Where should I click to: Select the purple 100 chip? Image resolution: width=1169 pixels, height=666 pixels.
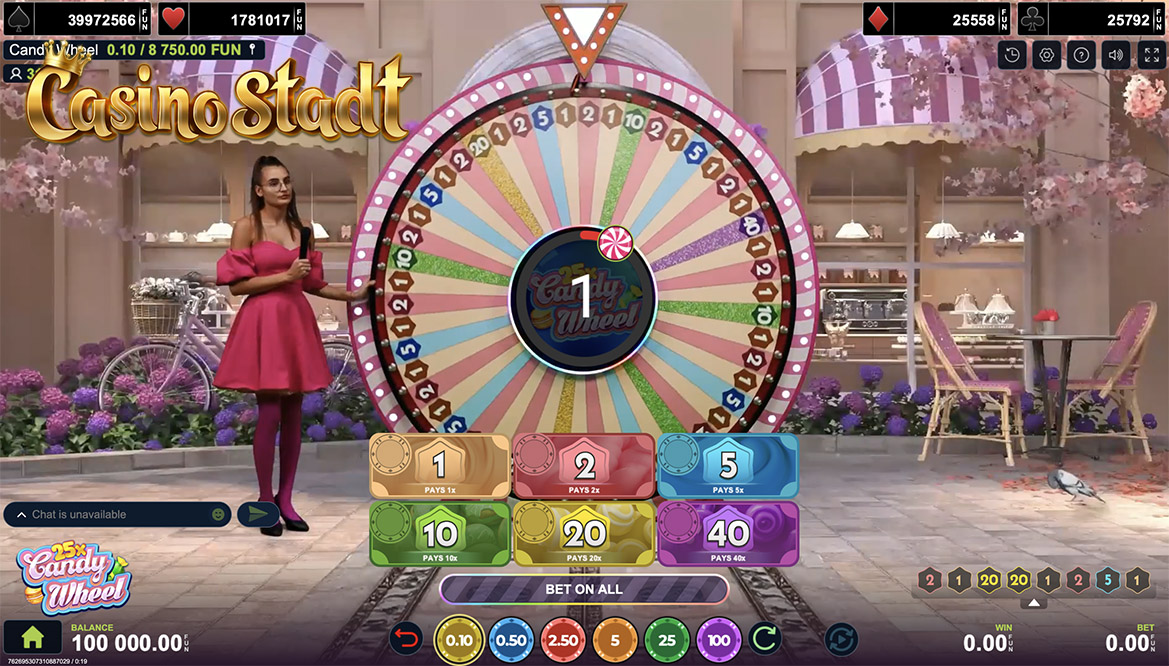[x=718, y=640]
